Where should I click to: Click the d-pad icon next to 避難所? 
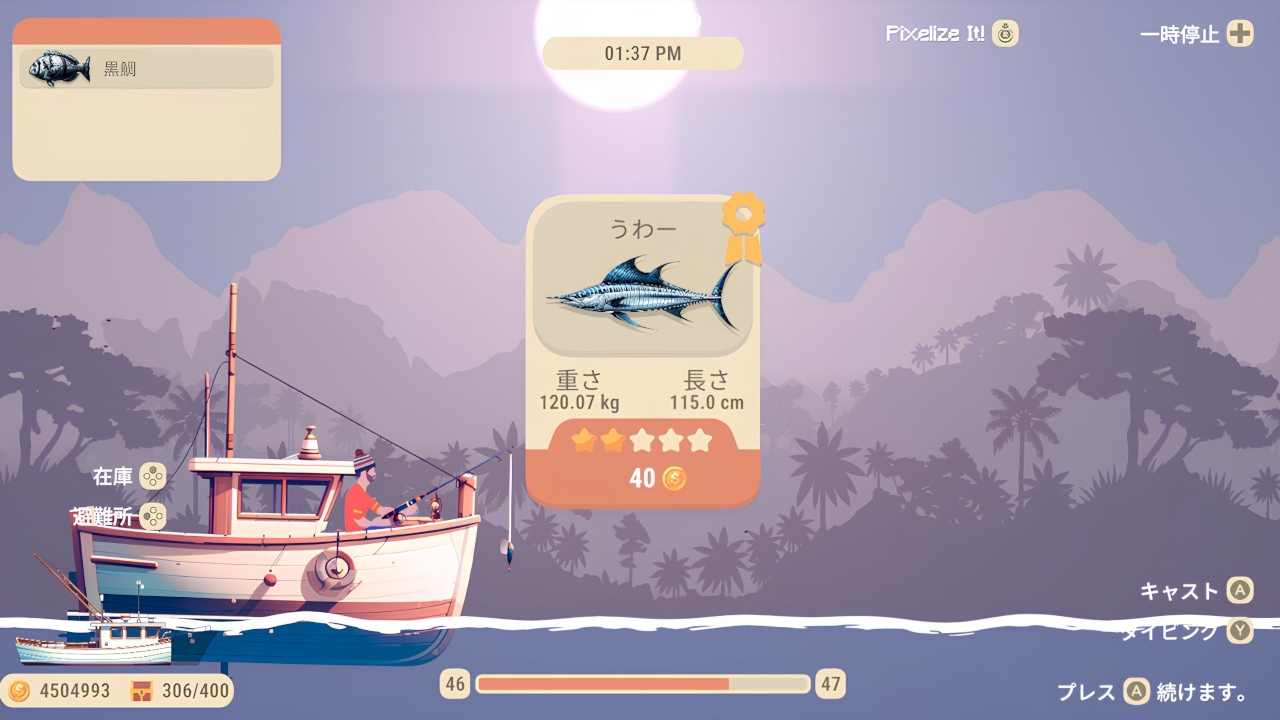(x=151, y=518)
